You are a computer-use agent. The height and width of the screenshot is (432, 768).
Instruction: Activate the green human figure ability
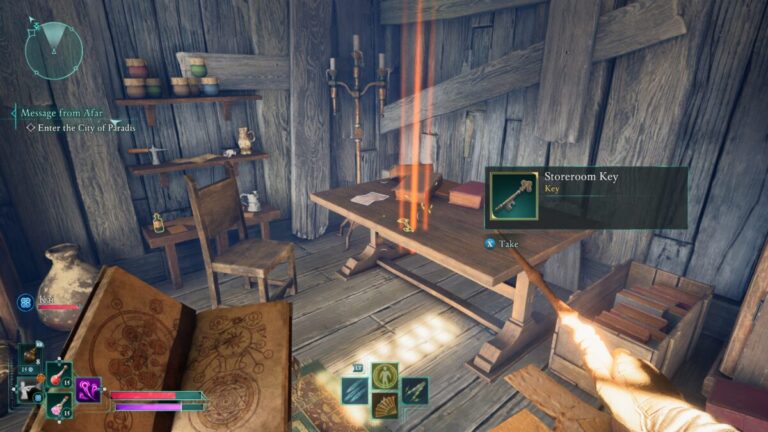[383, 376]
